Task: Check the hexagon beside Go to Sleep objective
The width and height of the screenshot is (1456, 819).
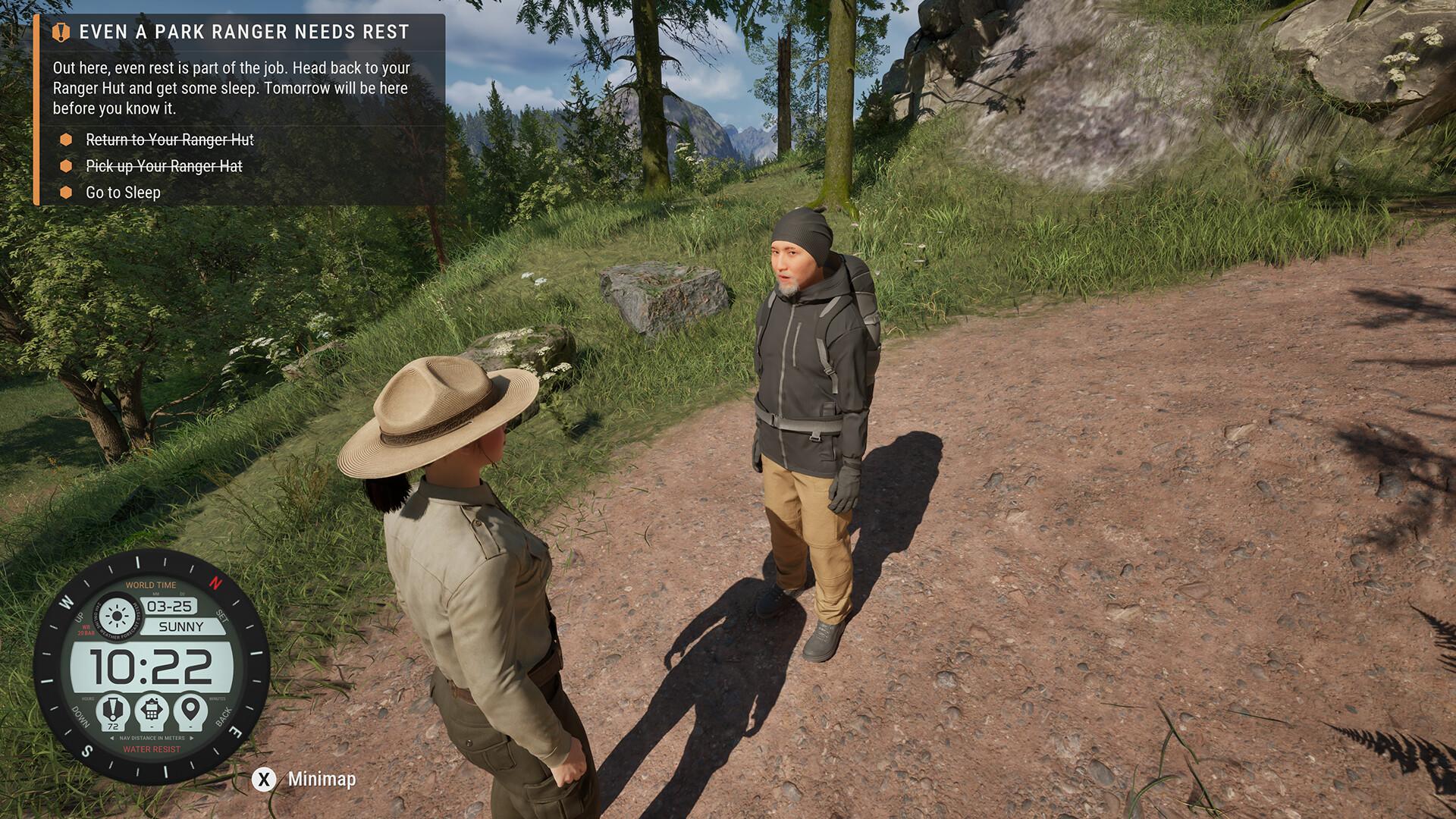Action: [x=66, y=193]
